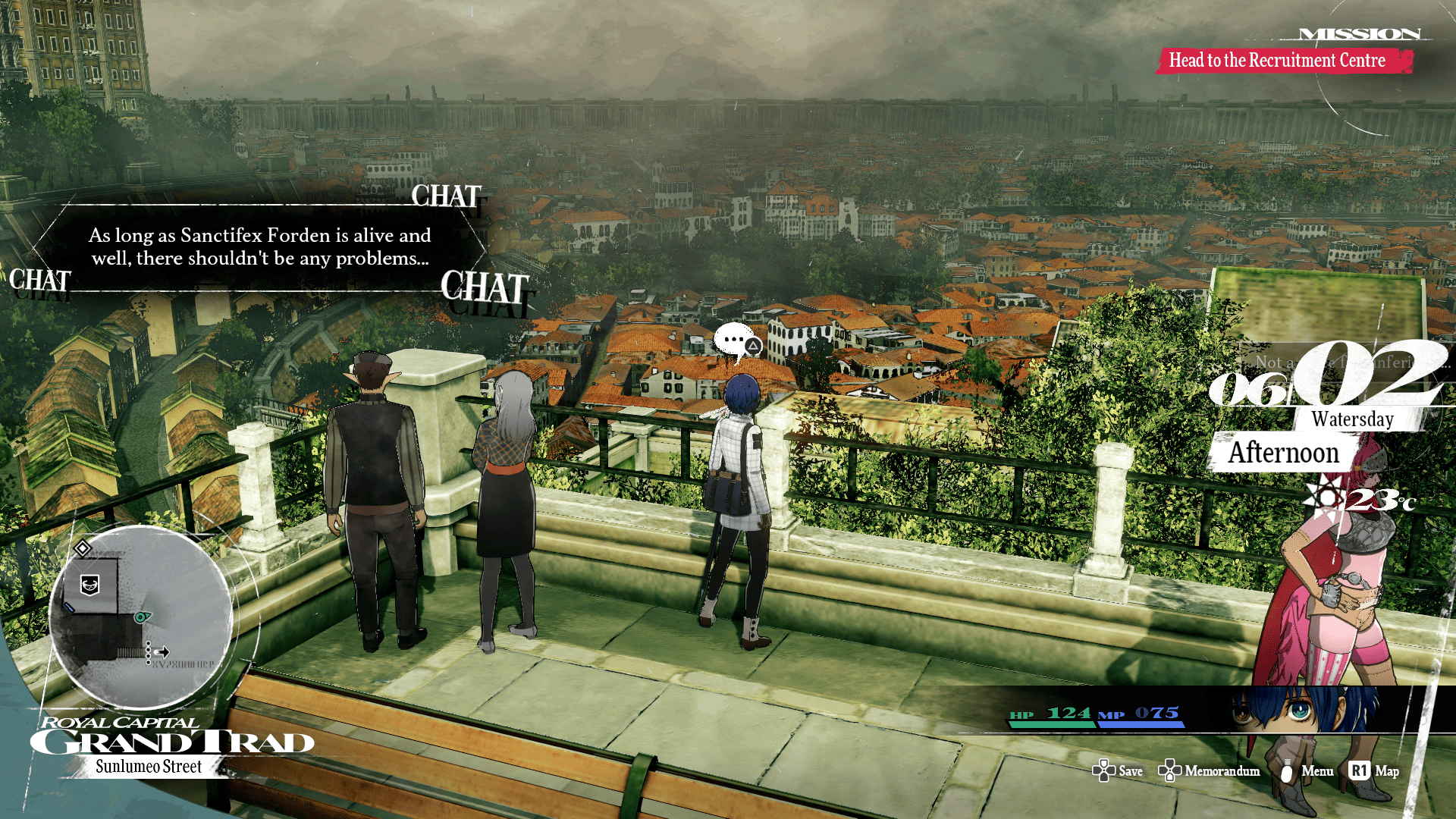Click the speech bubble talk prompt

736,341
